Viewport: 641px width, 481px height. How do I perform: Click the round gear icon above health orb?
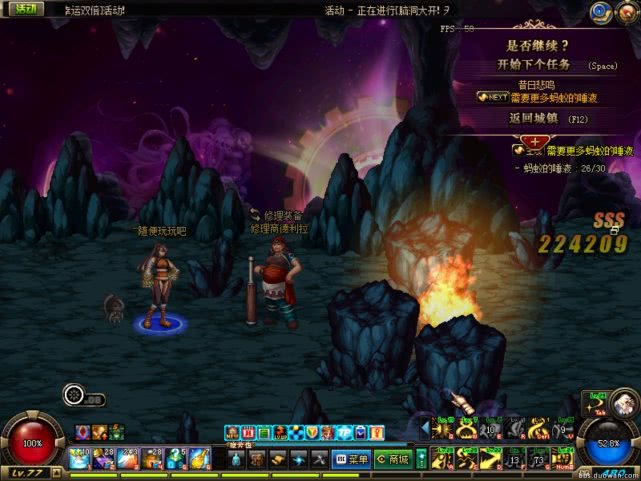tap(73, 395)
